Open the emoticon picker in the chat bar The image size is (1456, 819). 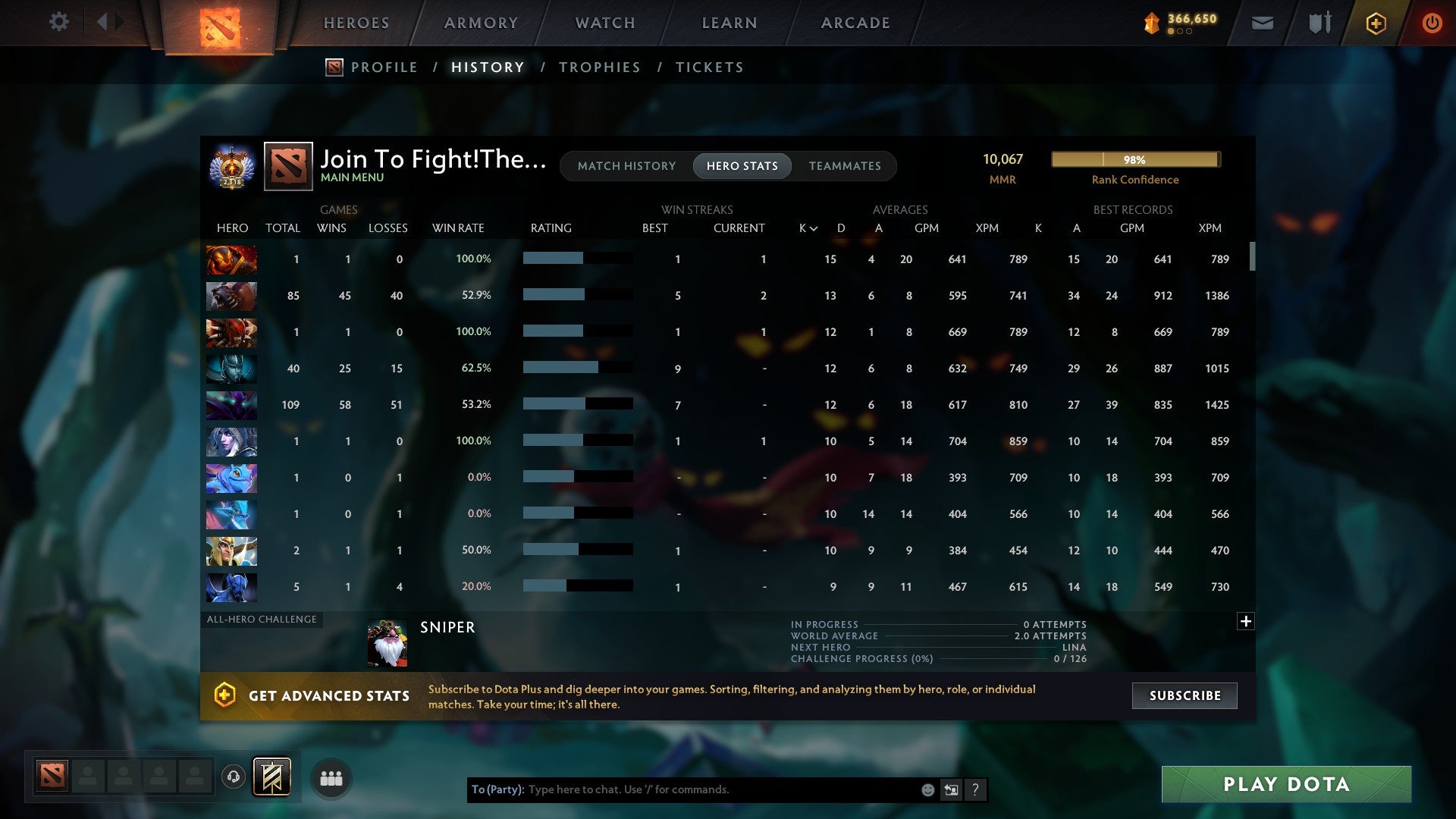click(x=927, y=789)
